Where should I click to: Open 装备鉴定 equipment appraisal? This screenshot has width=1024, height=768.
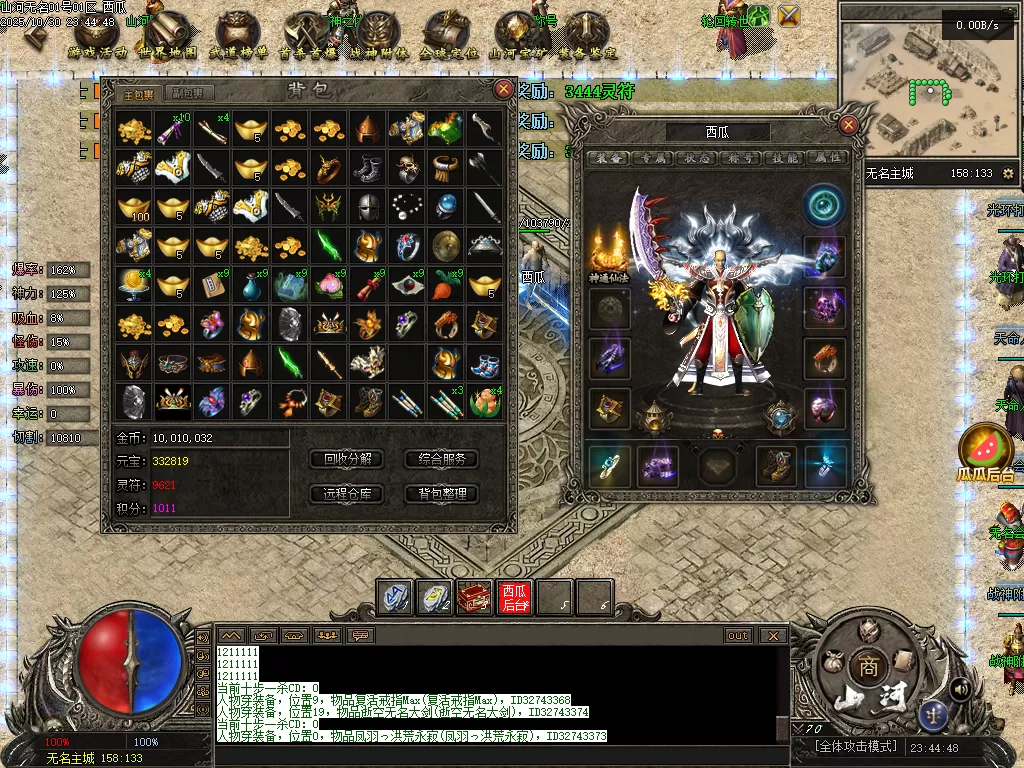(x=587, y=38)
